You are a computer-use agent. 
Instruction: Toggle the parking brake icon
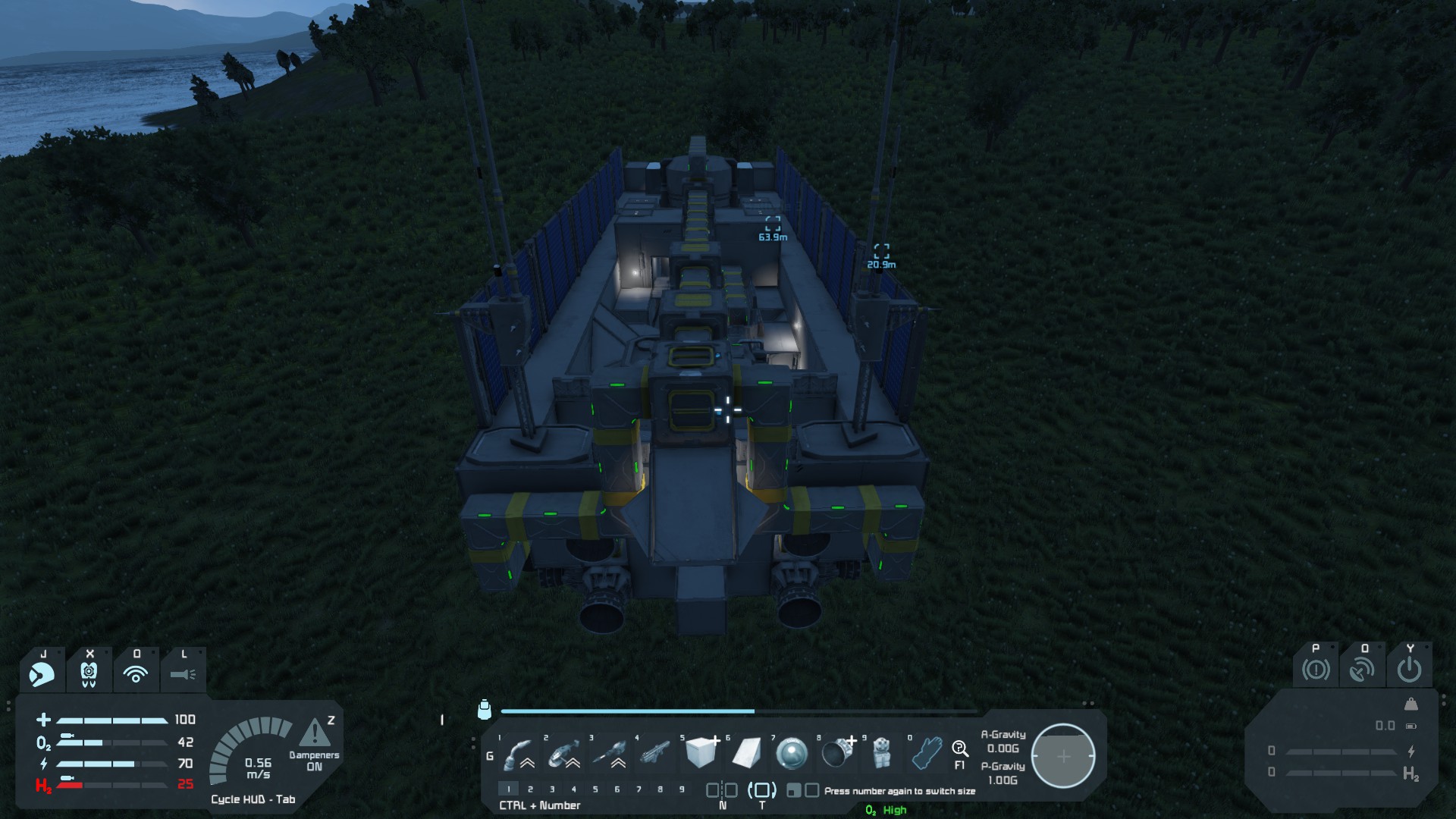1316,670
